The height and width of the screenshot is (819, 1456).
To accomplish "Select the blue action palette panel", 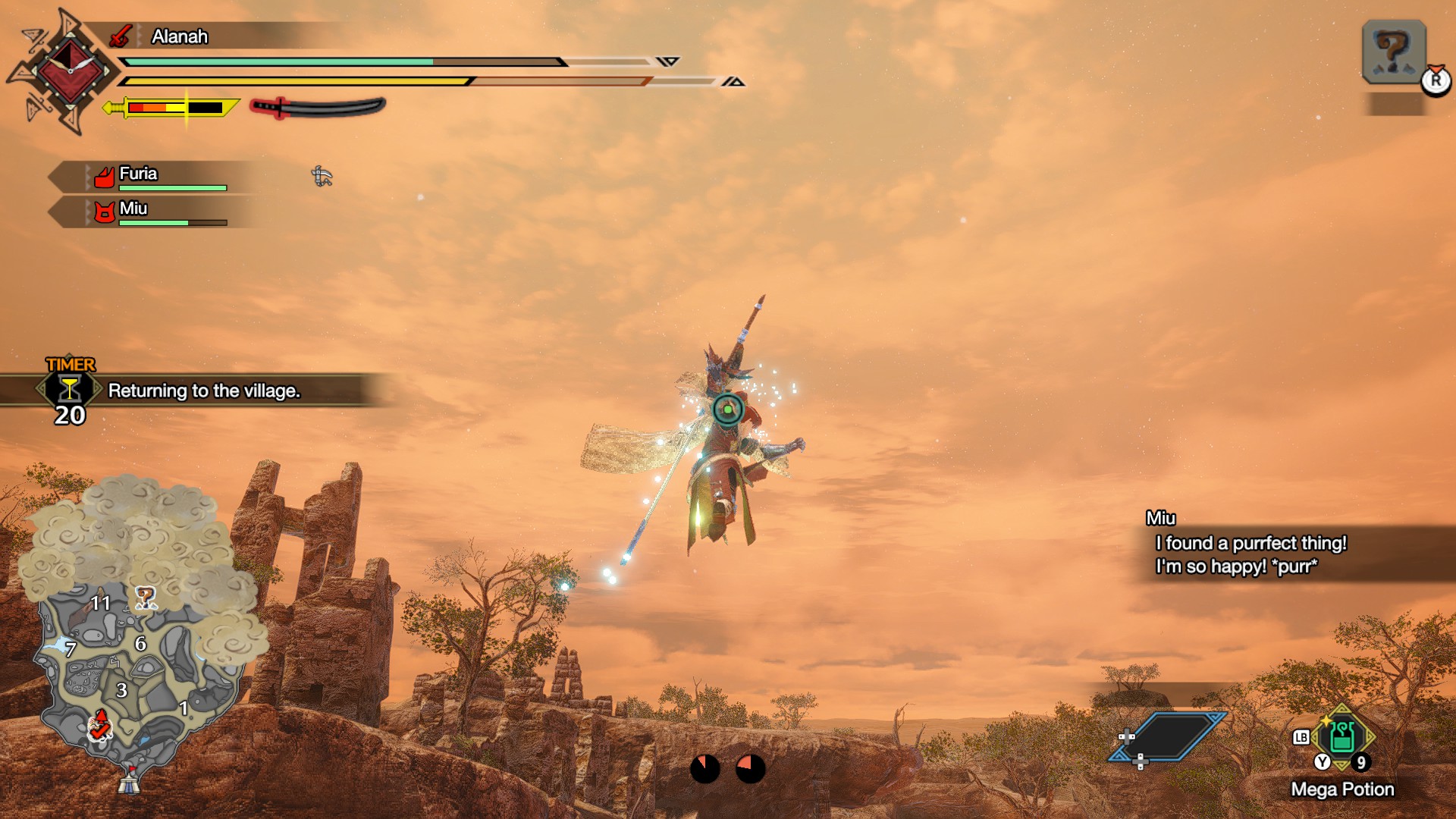I will 1170,736.
